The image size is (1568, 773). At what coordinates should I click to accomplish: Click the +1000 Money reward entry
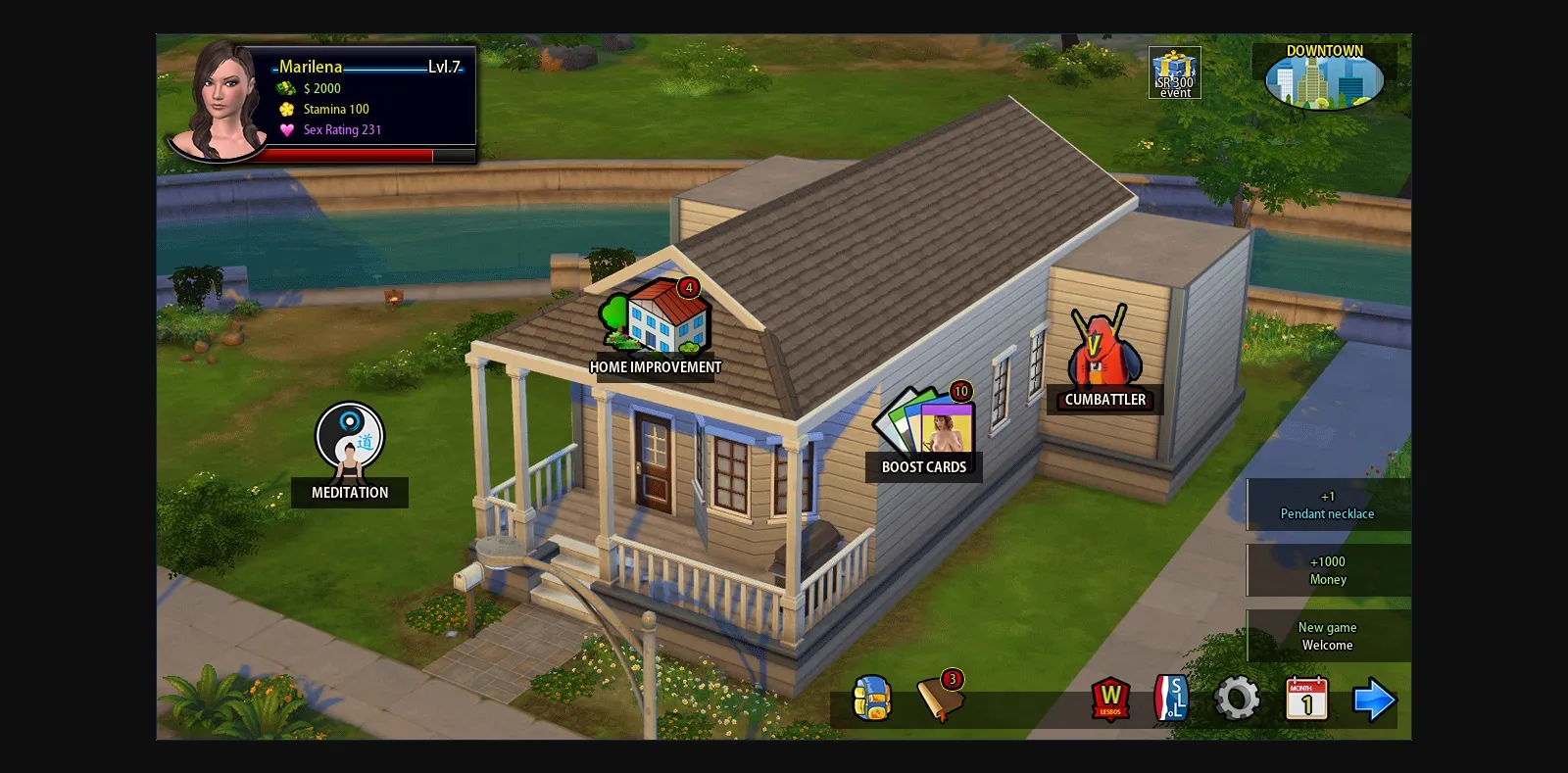[1327, 570]
